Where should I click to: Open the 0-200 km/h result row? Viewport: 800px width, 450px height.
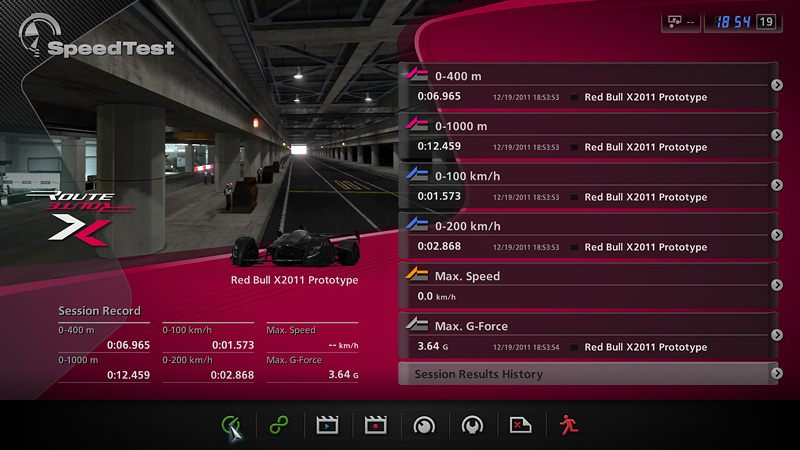pyautogui.click(x=588, y=235)
